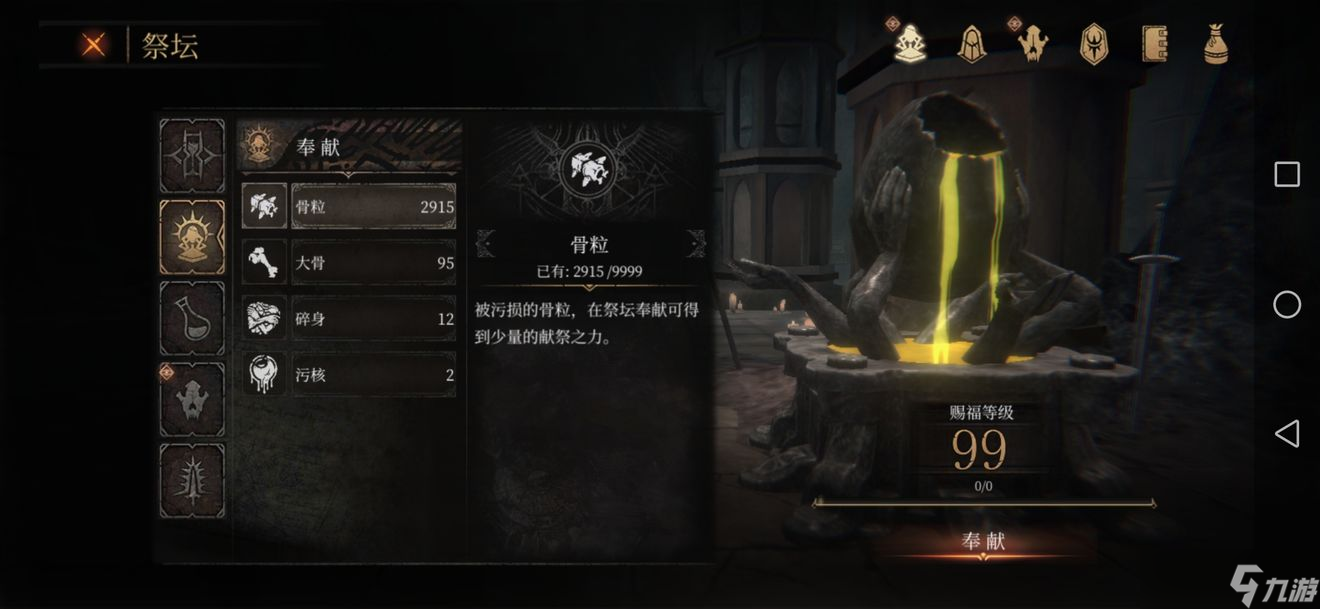This screenshot has width=1320, height=609.
Task: Open the altar idol icon in top bar
Action: point(908,44)
